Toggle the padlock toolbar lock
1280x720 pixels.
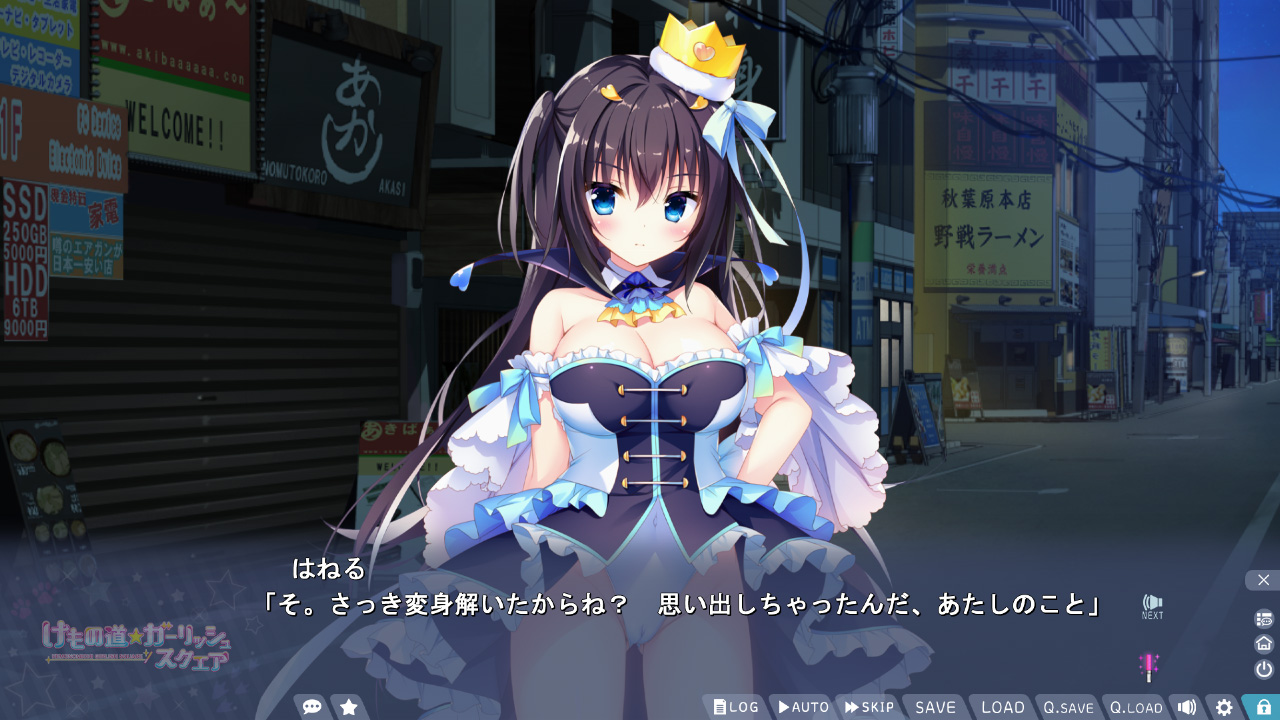click(1263, 707)
